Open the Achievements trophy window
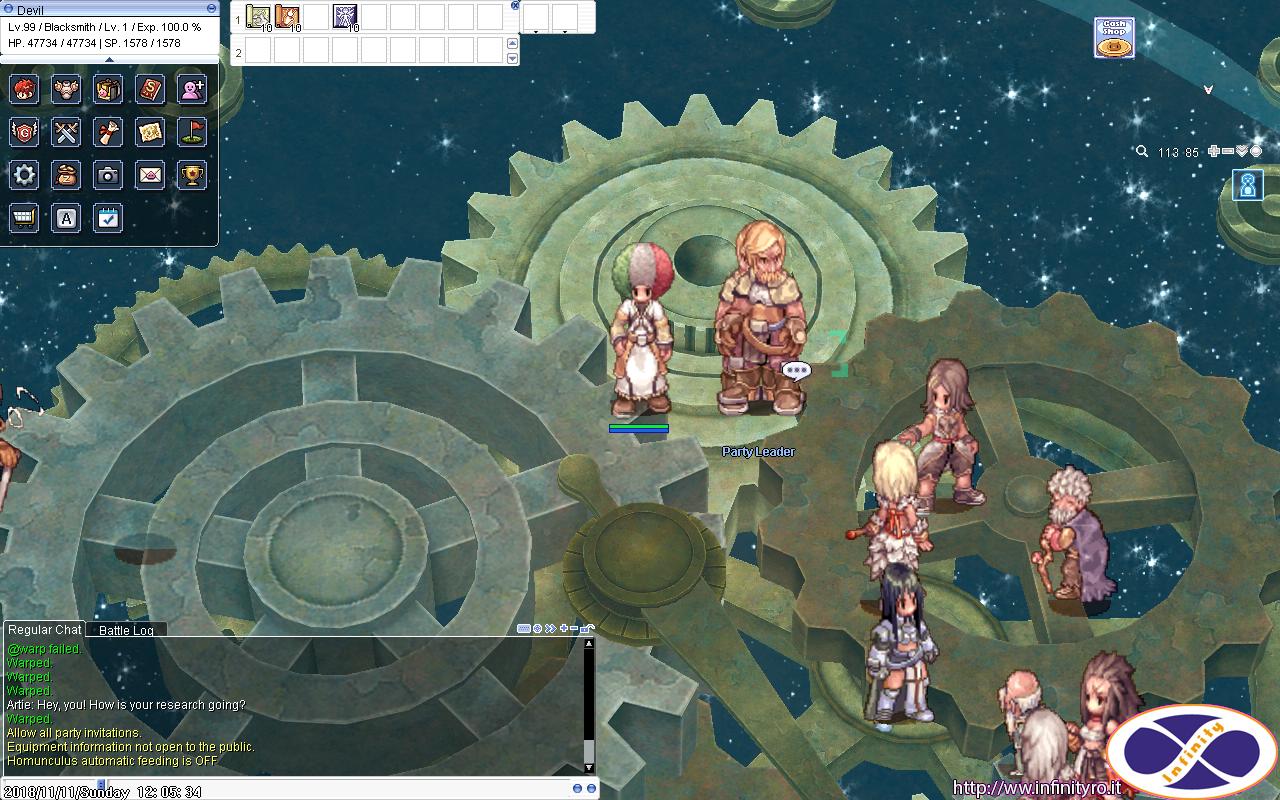 (191, 175)
